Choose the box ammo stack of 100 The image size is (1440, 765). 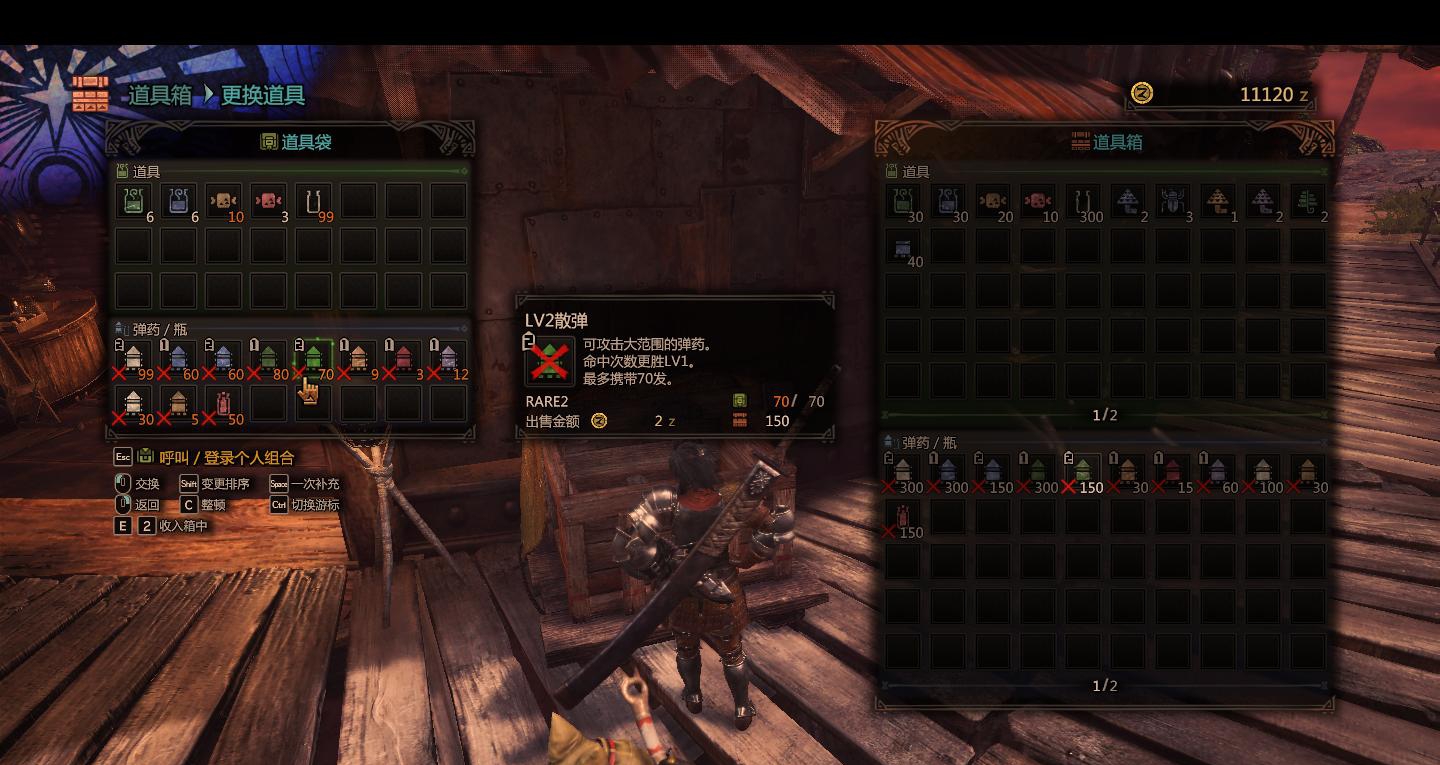1263,470
